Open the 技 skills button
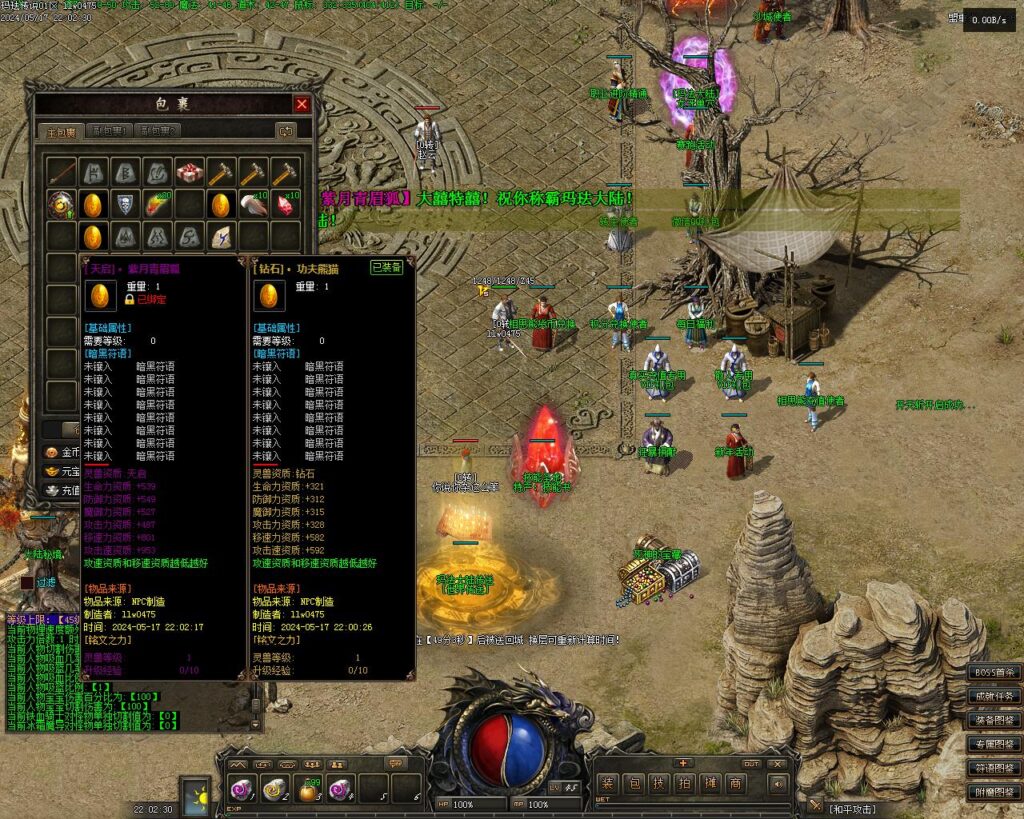 point(658,784)
